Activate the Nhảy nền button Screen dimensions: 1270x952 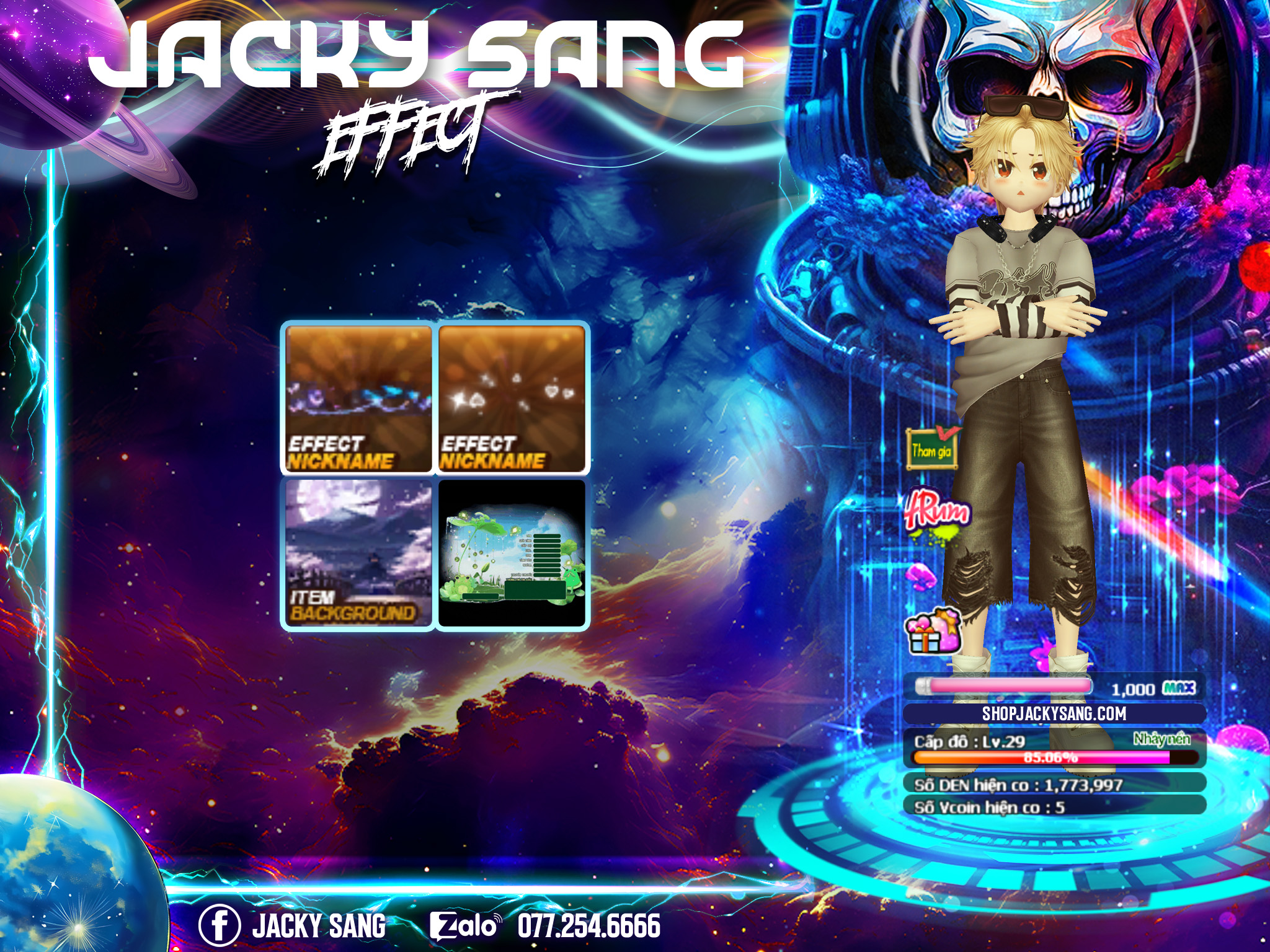click(x=1161, y=739)
